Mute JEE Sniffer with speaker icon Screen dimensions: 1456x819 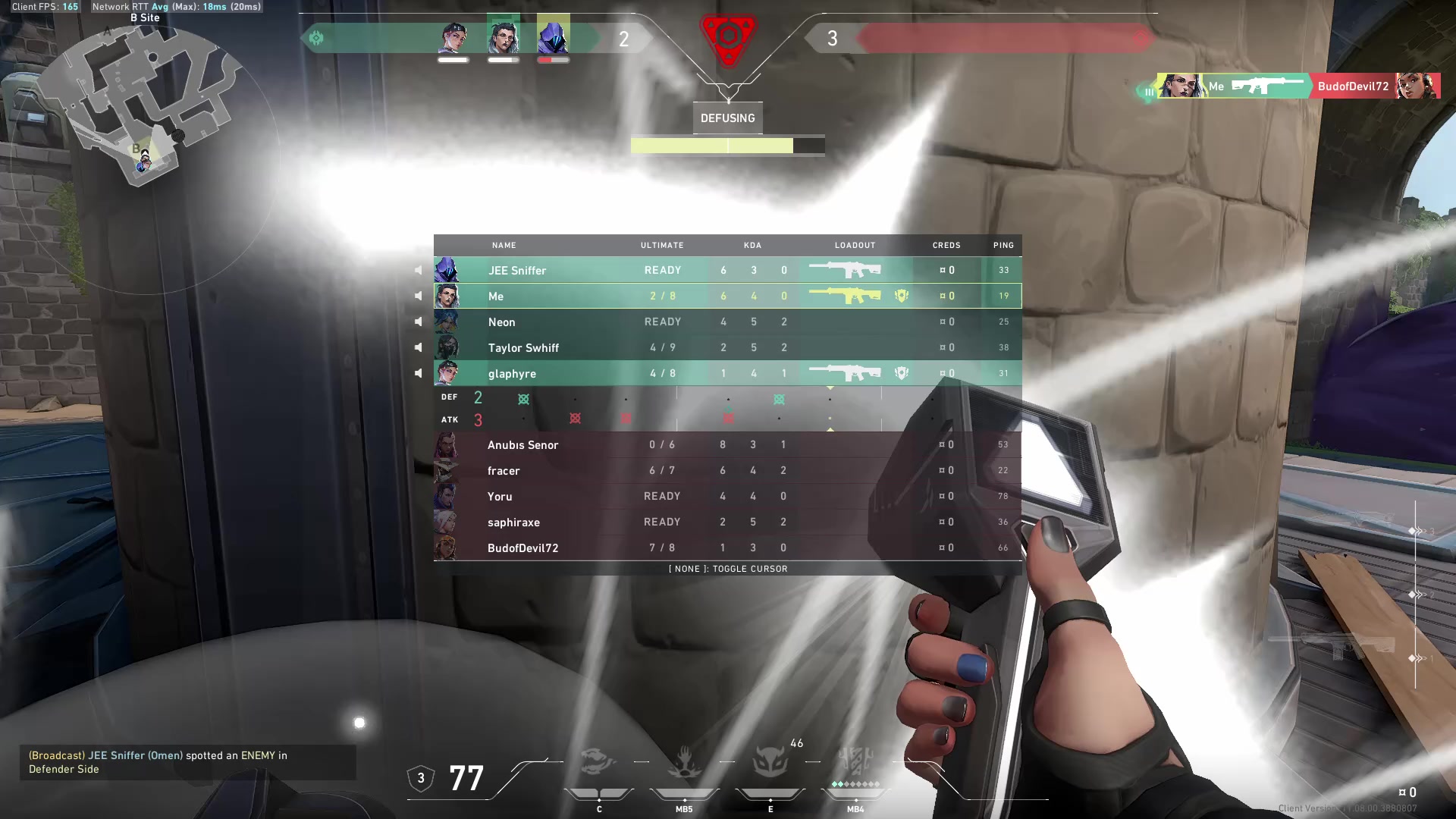tap(418, 270)
